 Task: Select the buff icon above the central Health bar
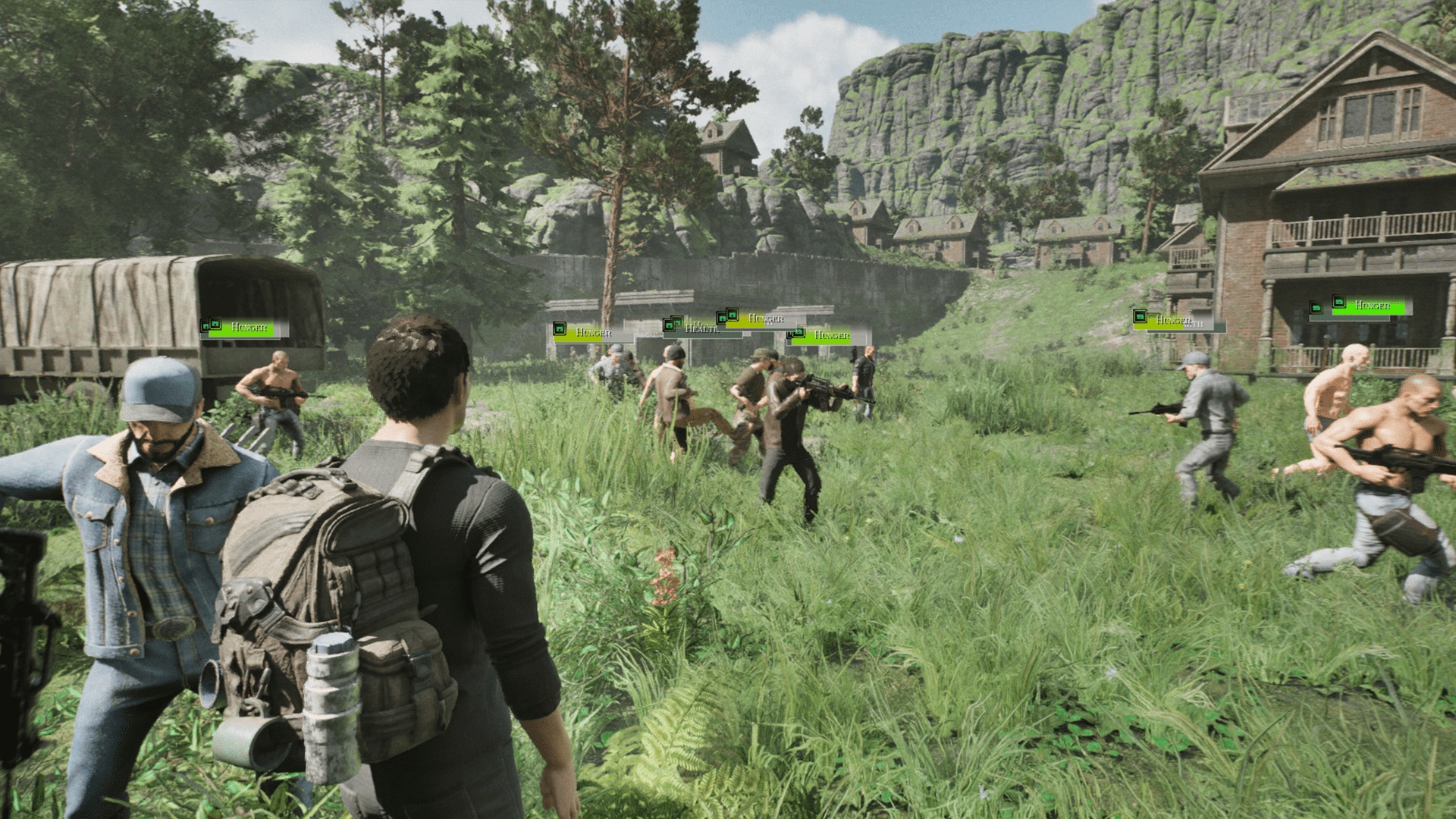(x=672, y=324)
